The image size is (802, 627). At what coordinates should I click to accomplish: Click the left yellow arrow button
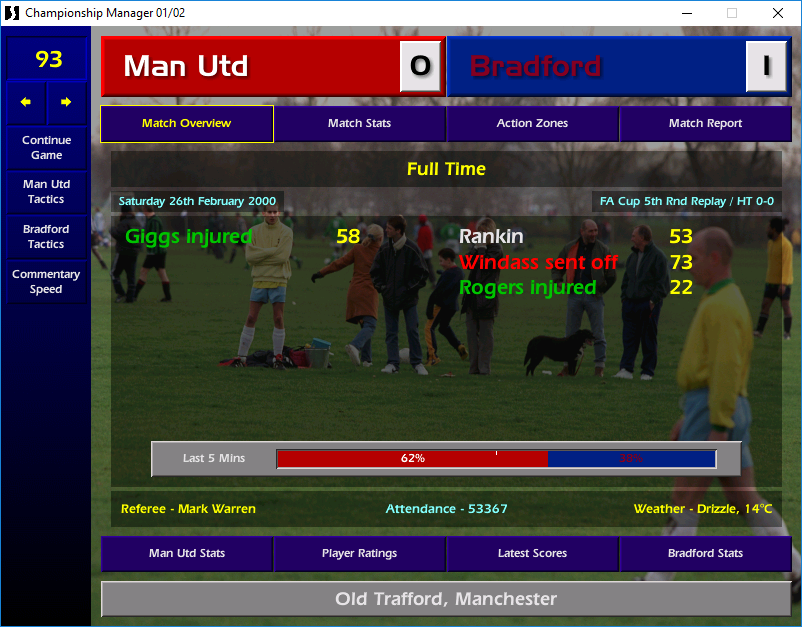tap(26, 102)
